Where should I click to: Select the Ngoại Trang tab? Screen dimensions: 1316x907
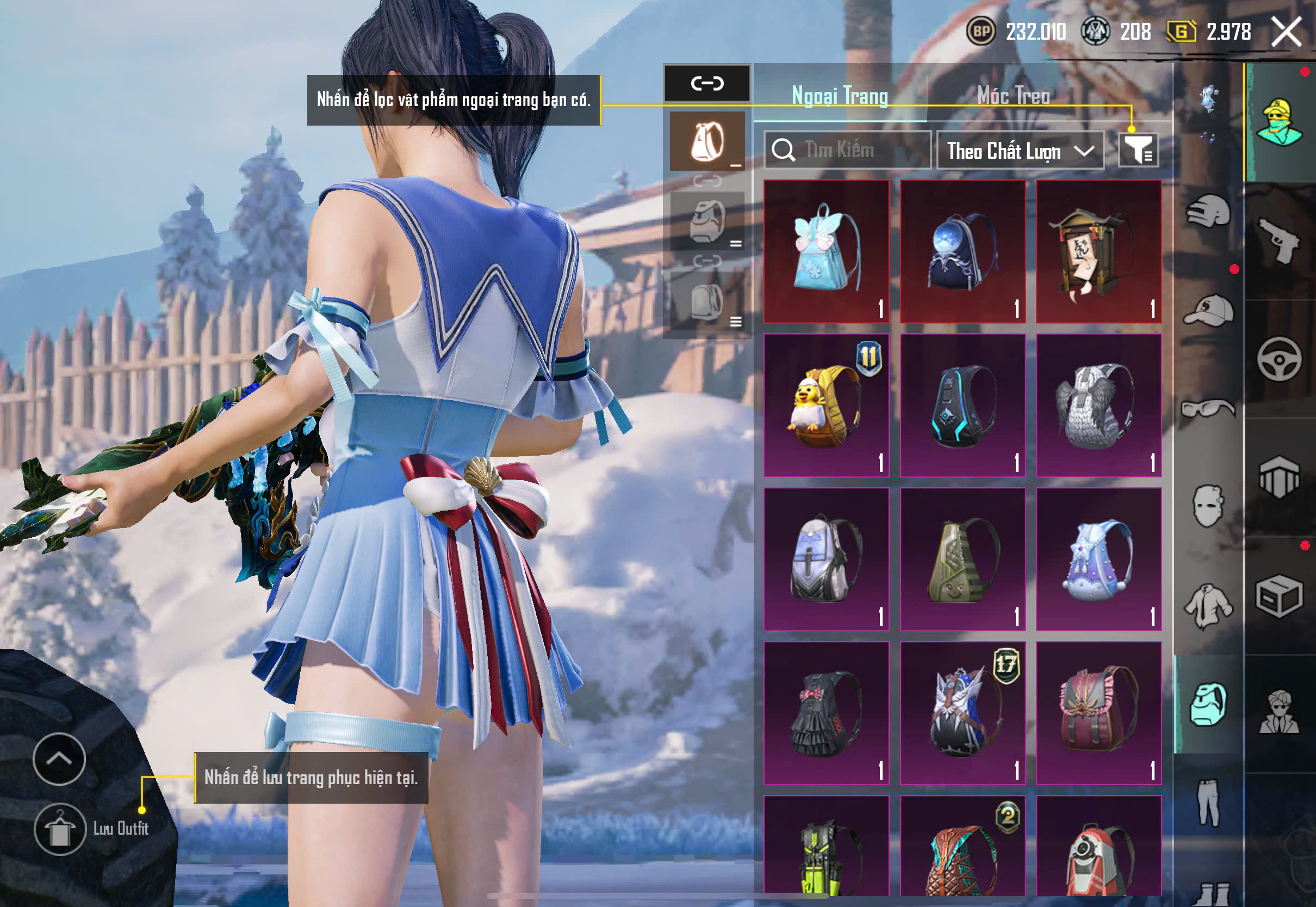click(839, 95)
